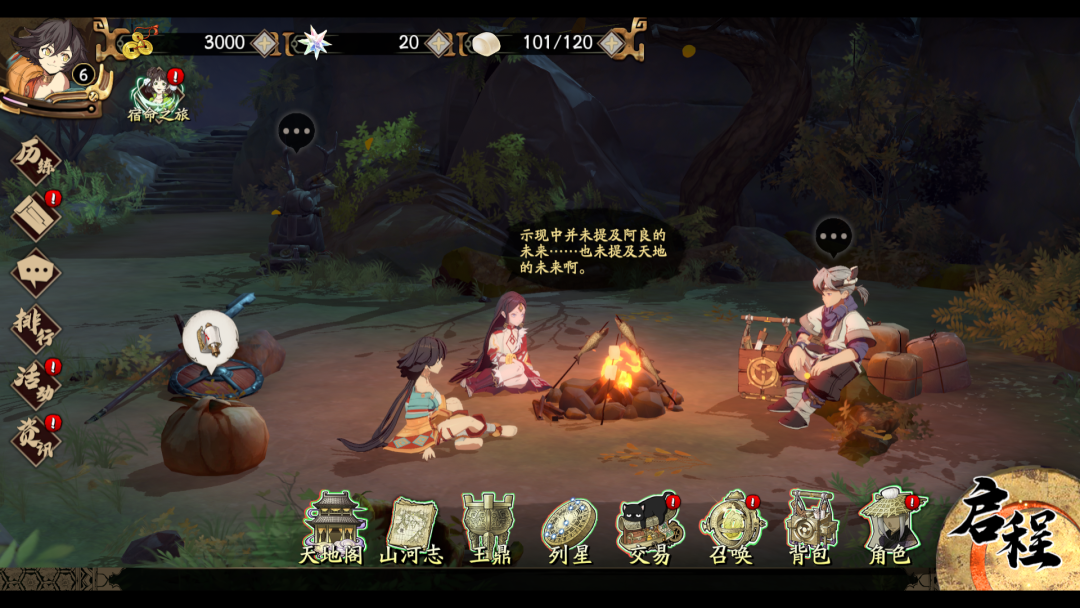Show the 排行 rankings
The width and height of the screenshot is (1080, 608).
coord(36,327)
